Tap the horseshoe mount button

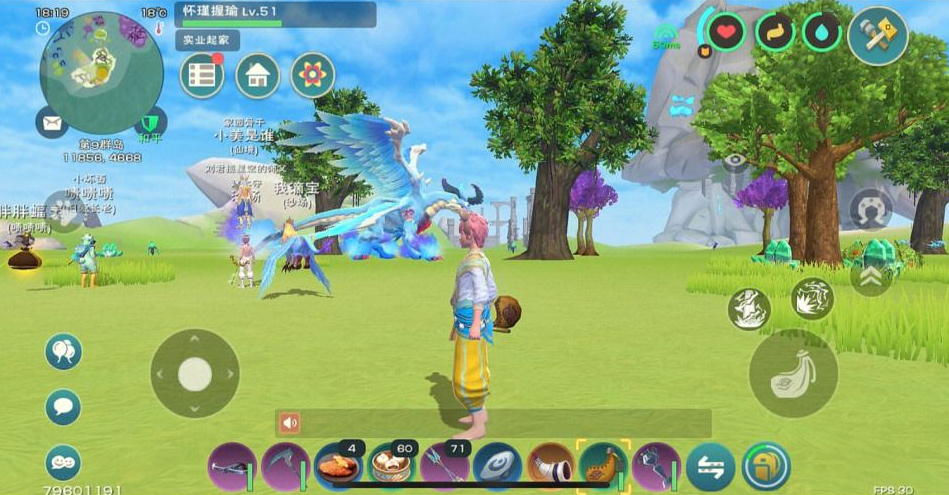[870, 210]
